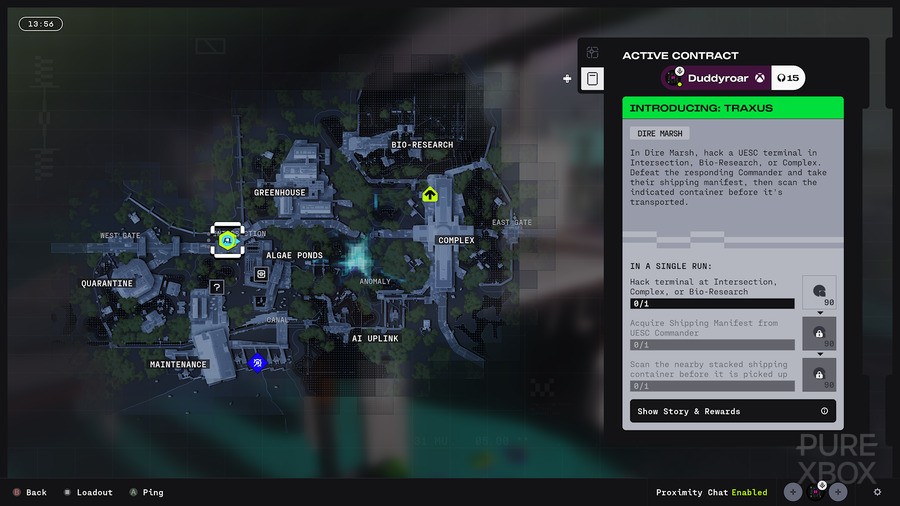Screen dimensions: 900x506
Task: Click the blue diamond marker near Maintenance
Action: click(256, 362)
